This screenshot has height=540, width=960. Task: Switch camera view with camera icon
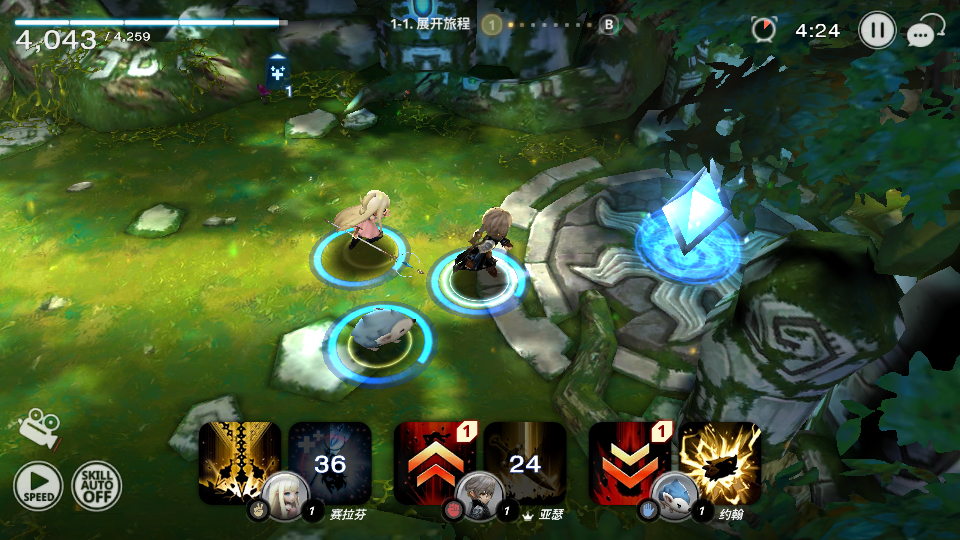[39, 427]
